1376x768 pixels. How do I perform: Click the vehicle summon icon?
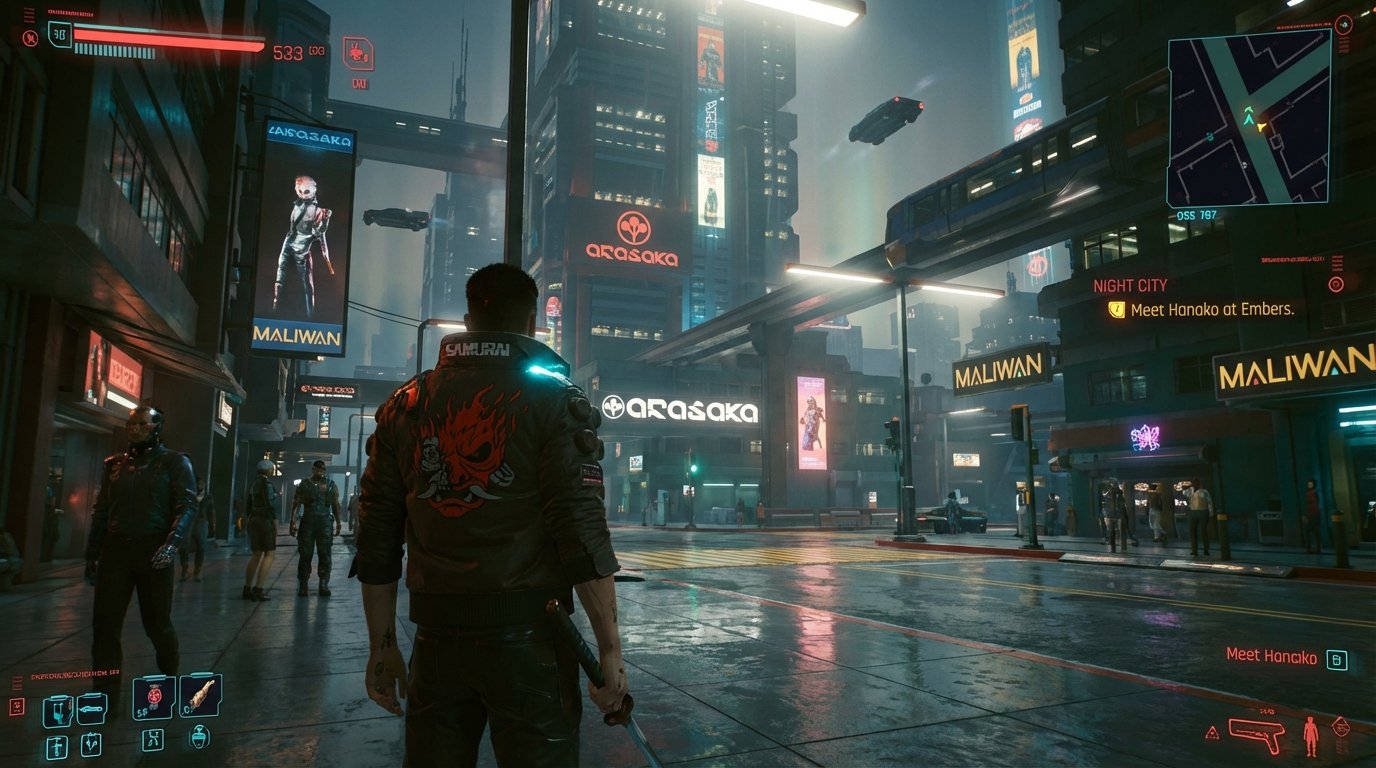(x=91, y=709)
